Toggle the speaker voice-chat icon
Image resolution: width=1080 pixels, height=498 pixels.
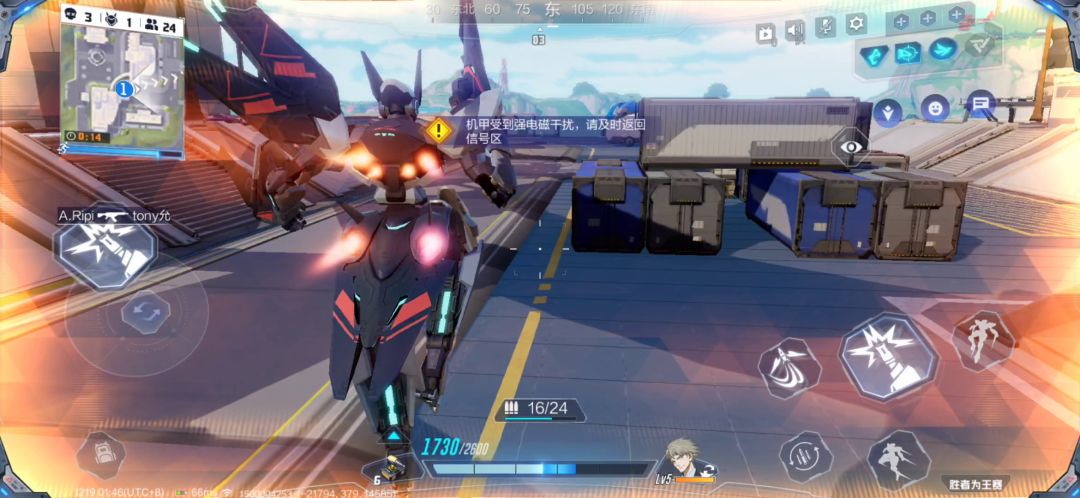(795, 31)
